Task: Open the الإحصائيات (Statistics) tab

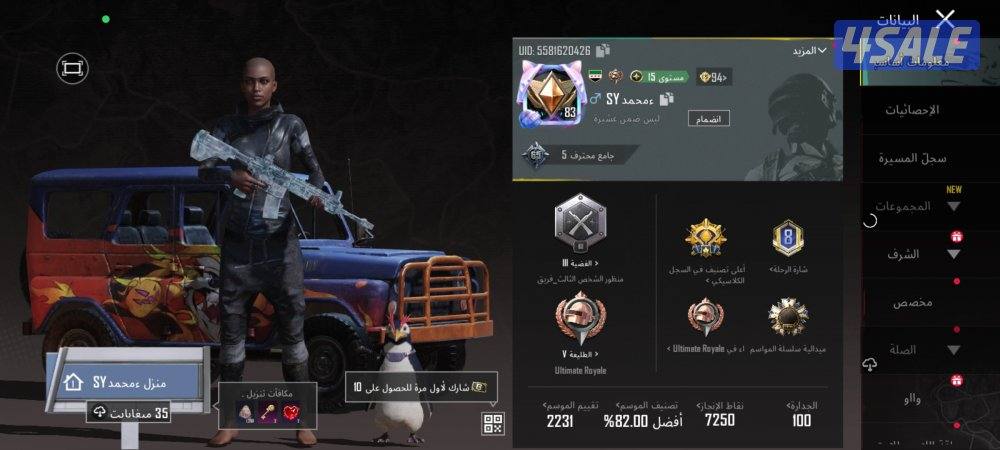Action: [x=911, y=109]
